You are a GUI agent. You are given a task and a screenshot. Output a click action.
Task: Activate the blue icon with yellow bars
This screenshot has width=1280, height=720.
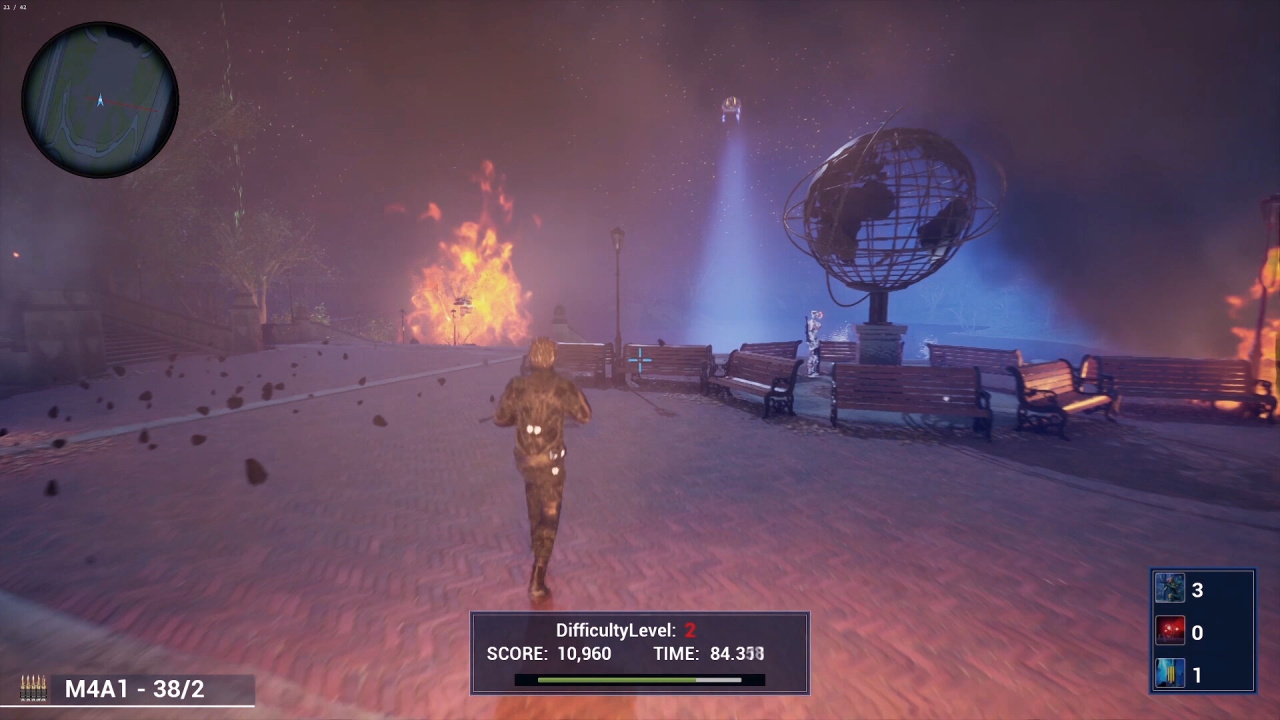1170,675
